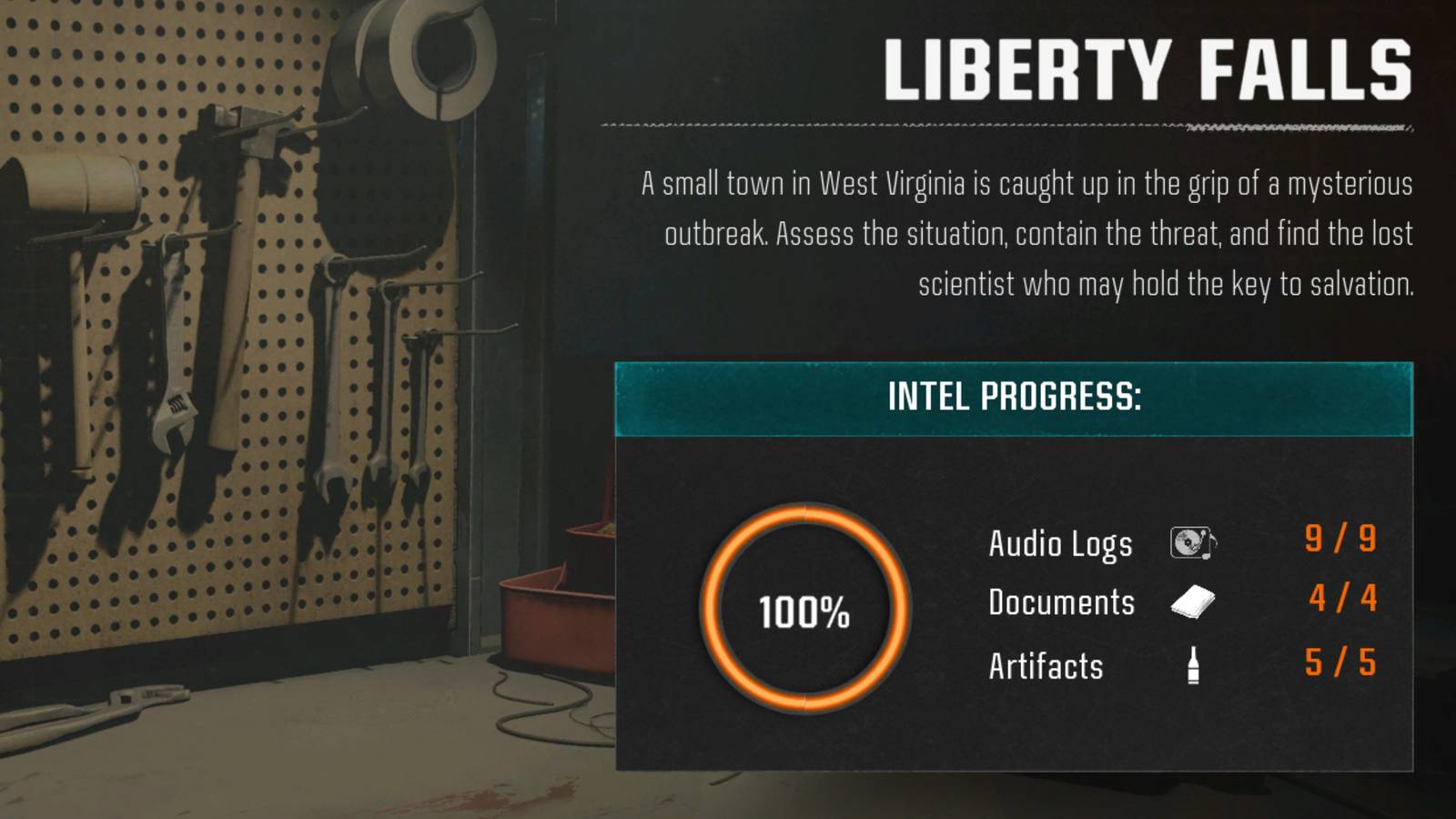Select the Artifacts bottle icon
1456x819 pixels.
click(x=1193, y=663)
